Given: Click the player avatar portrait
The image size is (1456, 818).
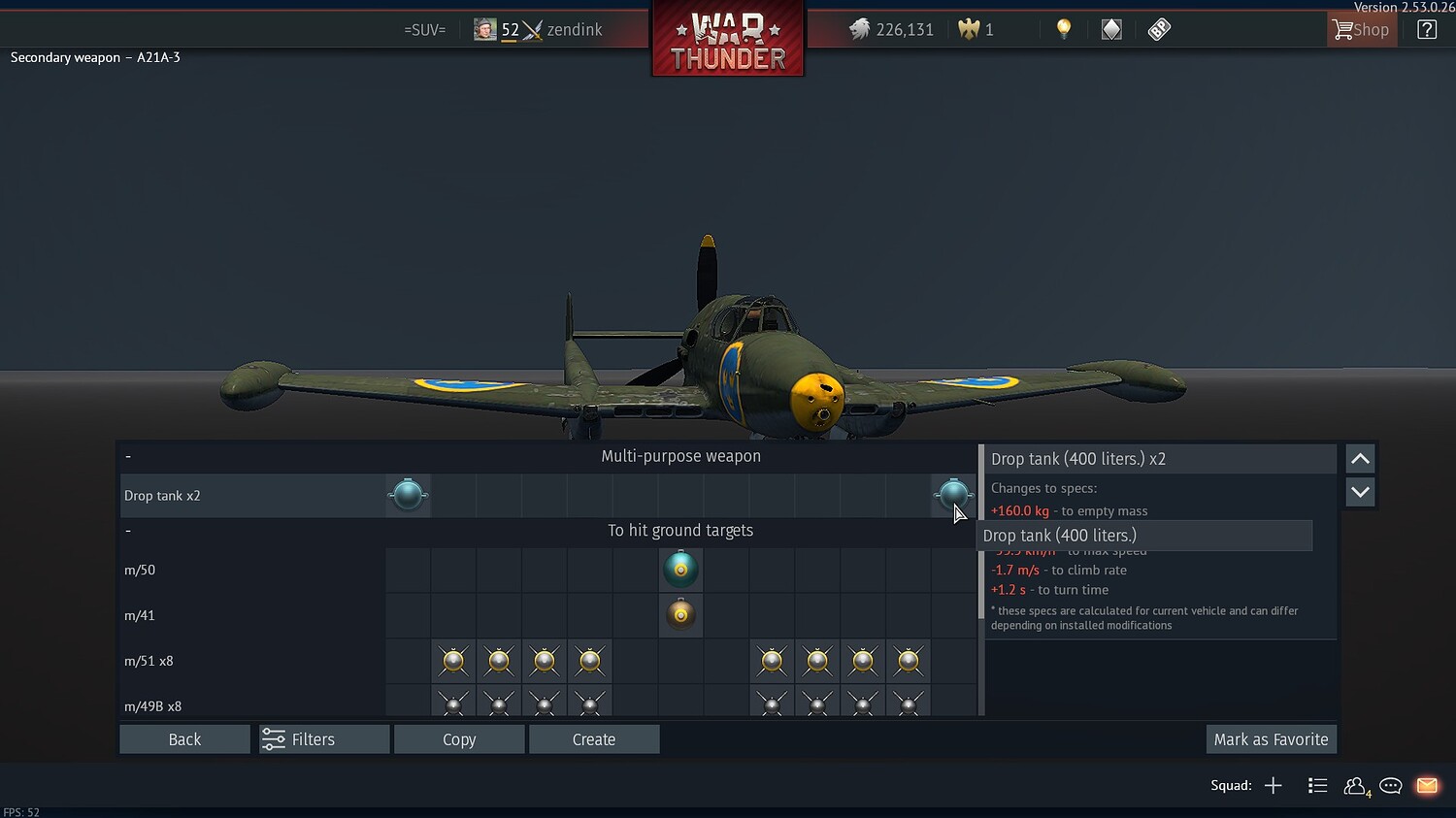Looking at the screenshot, I should 483,29.
